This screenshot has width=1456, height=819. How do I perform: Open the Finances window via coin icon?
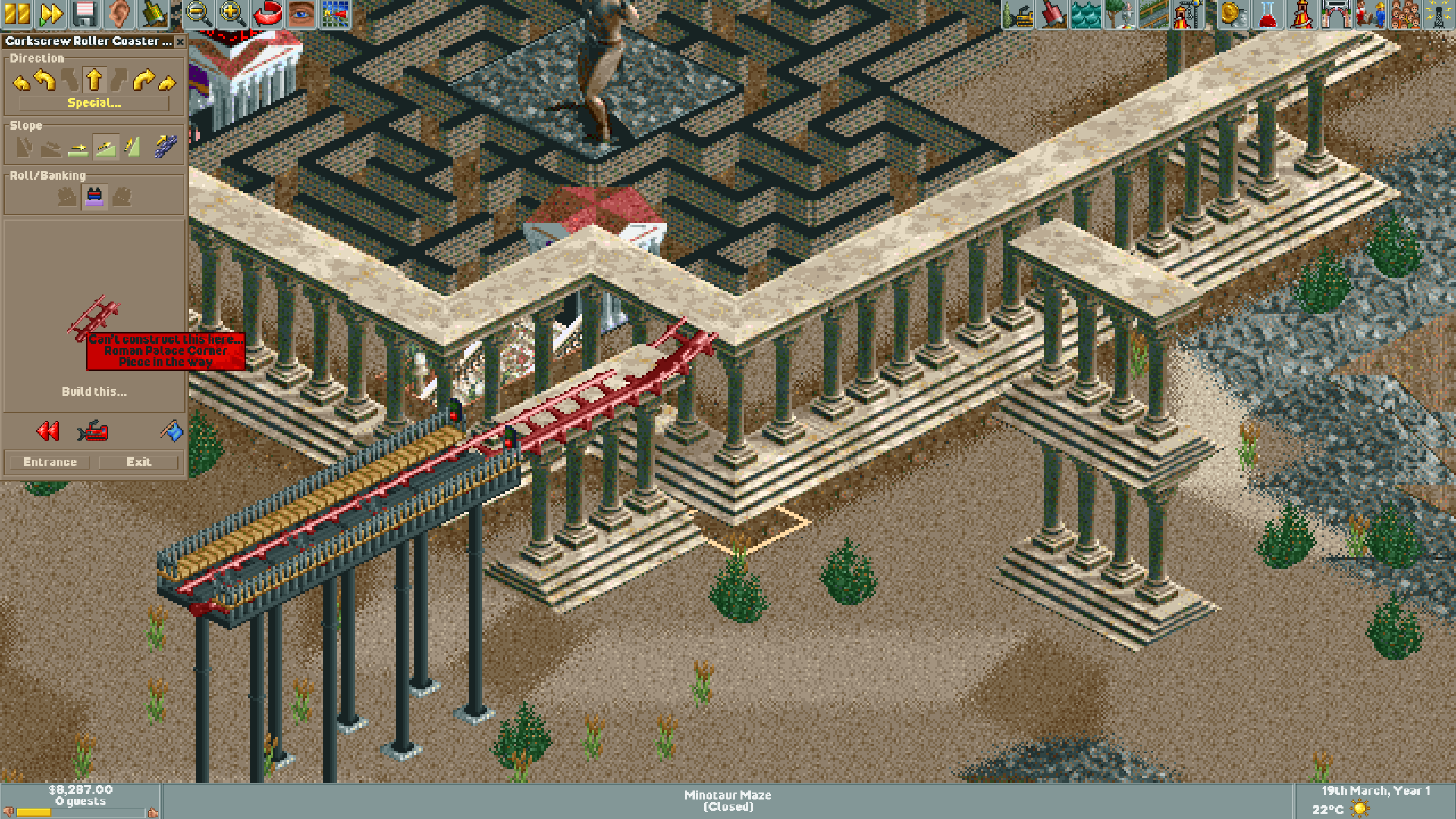click(1232, 13)
